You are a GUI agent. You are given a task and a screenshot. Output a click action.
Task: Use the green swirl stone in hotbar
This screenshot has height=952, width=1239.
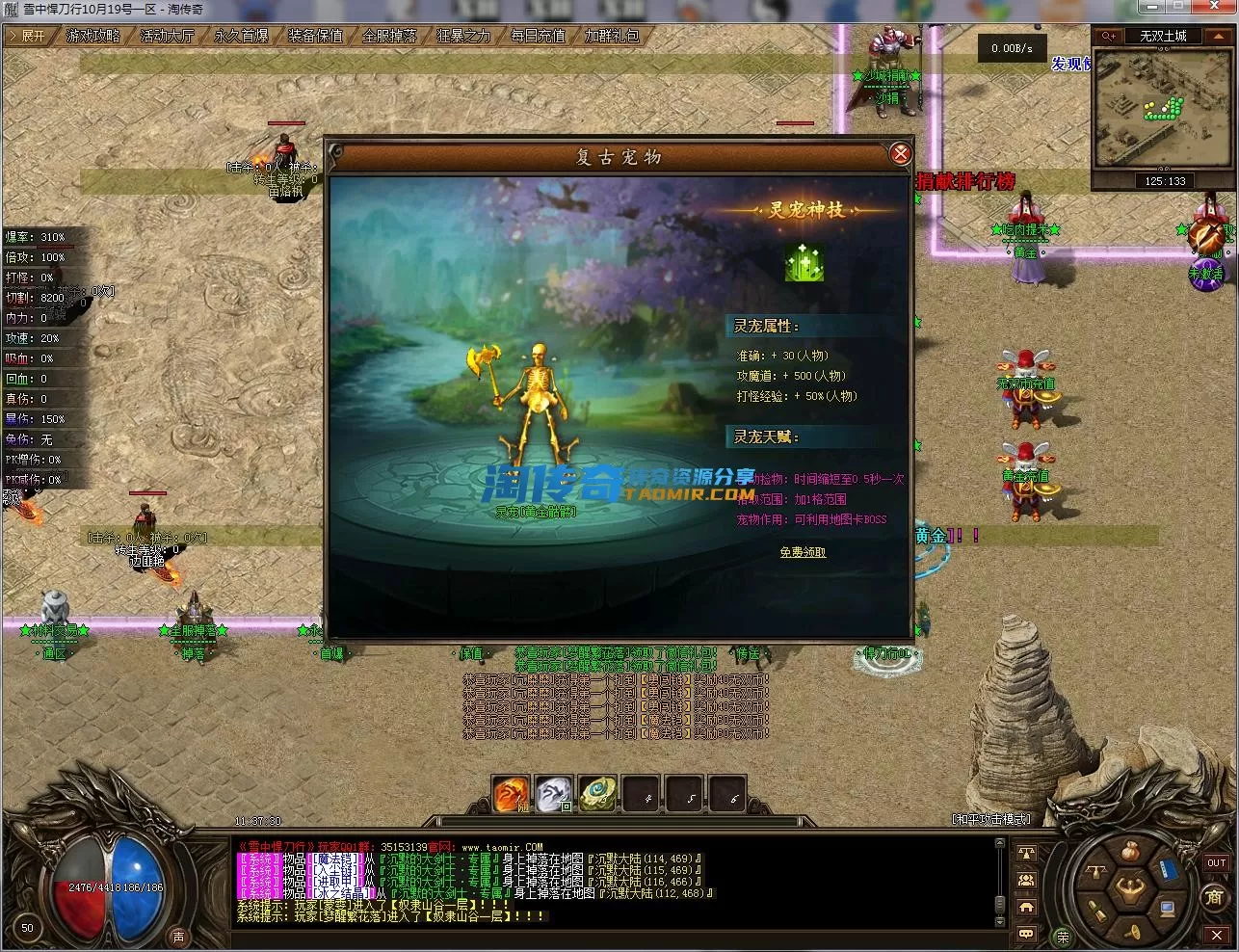[x=597, y=795]
